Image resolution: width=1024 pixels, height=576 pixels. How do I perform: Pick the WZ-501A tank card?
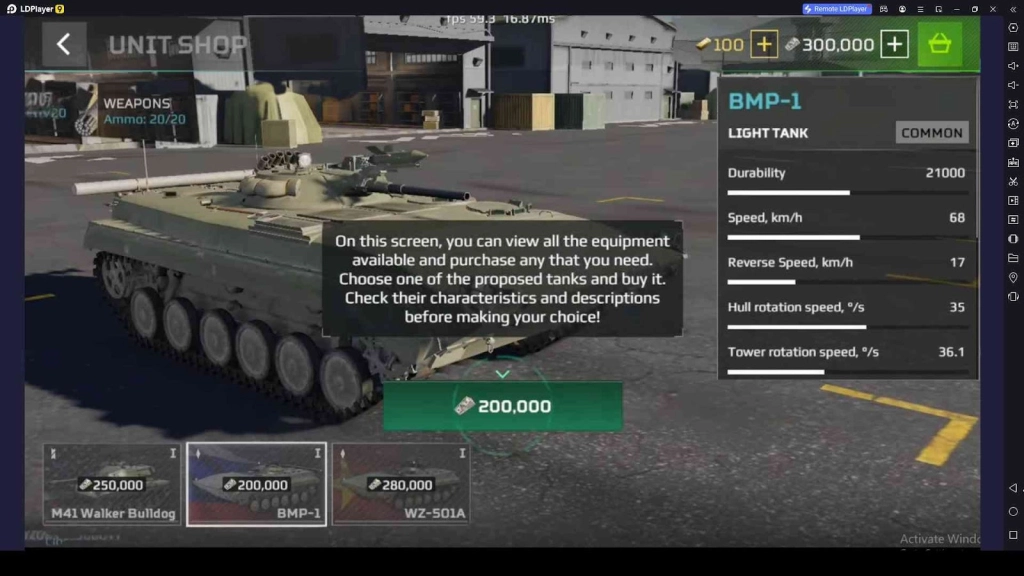400,484
